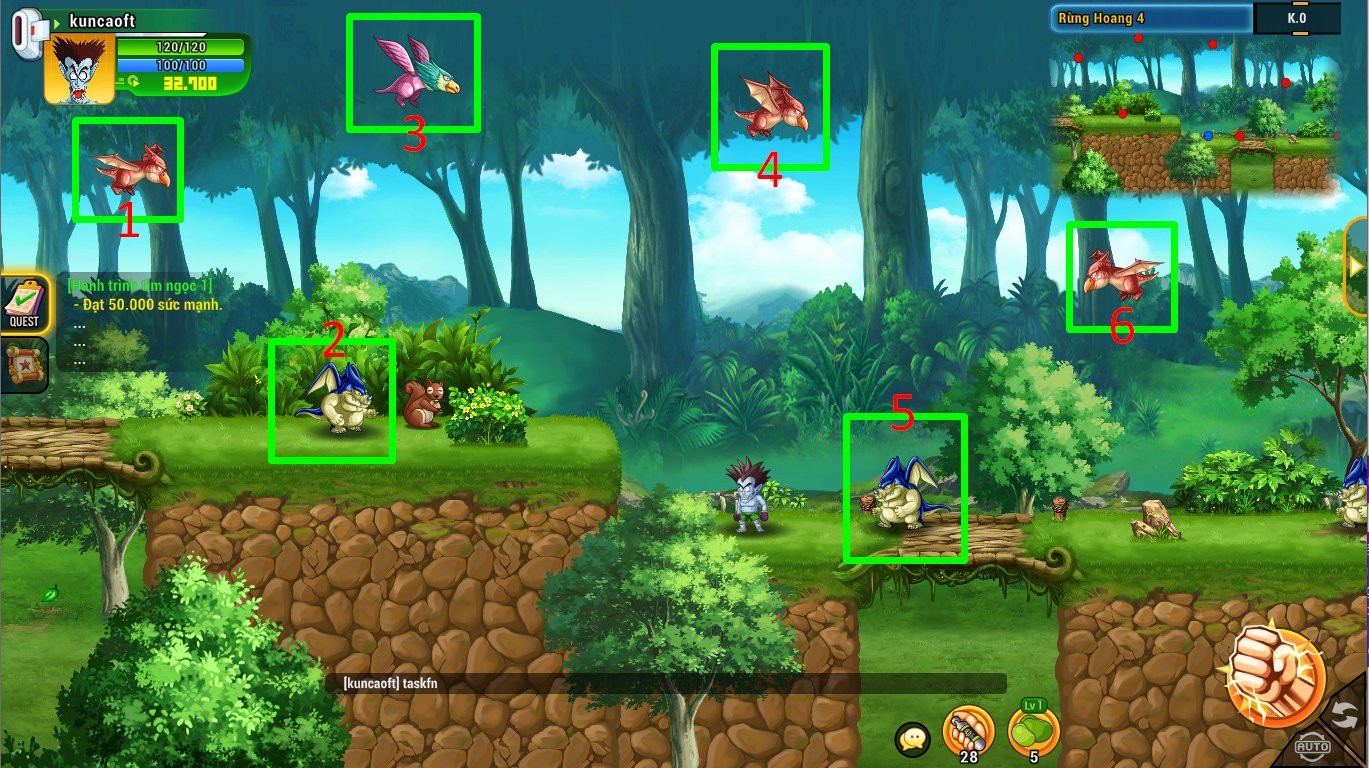
Task: Select the K.0 zone indicator
Action: pos(1297,18)
